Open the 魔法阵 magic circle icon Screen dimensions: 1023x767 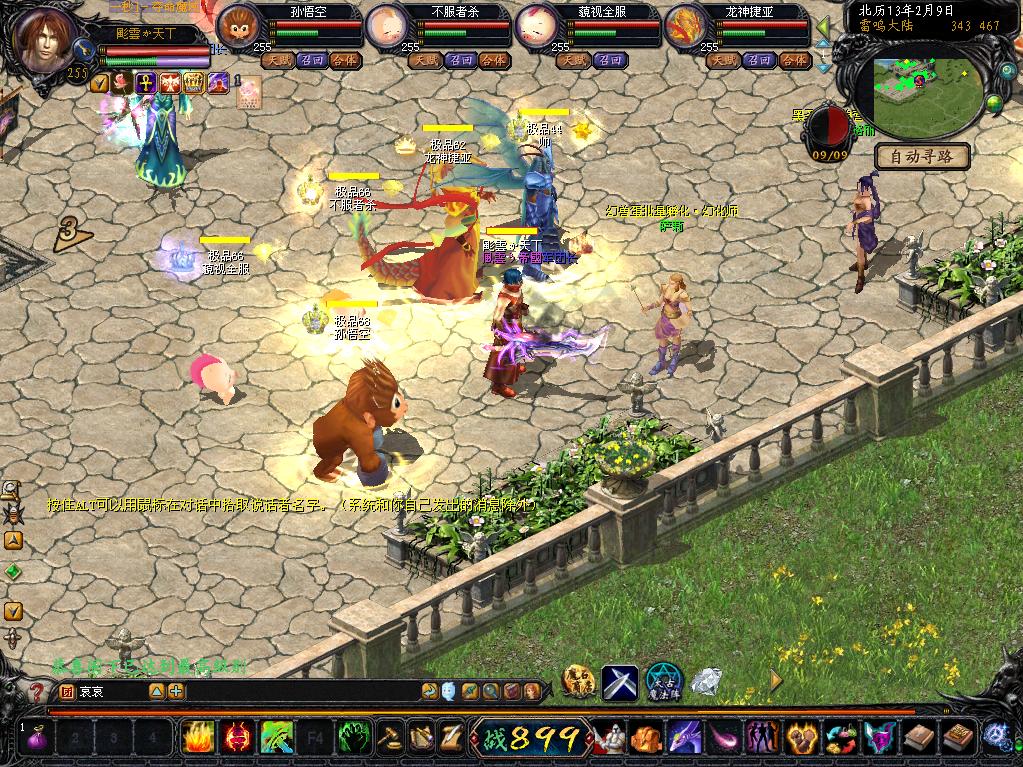pyautogui.click(x=662, y=682)
